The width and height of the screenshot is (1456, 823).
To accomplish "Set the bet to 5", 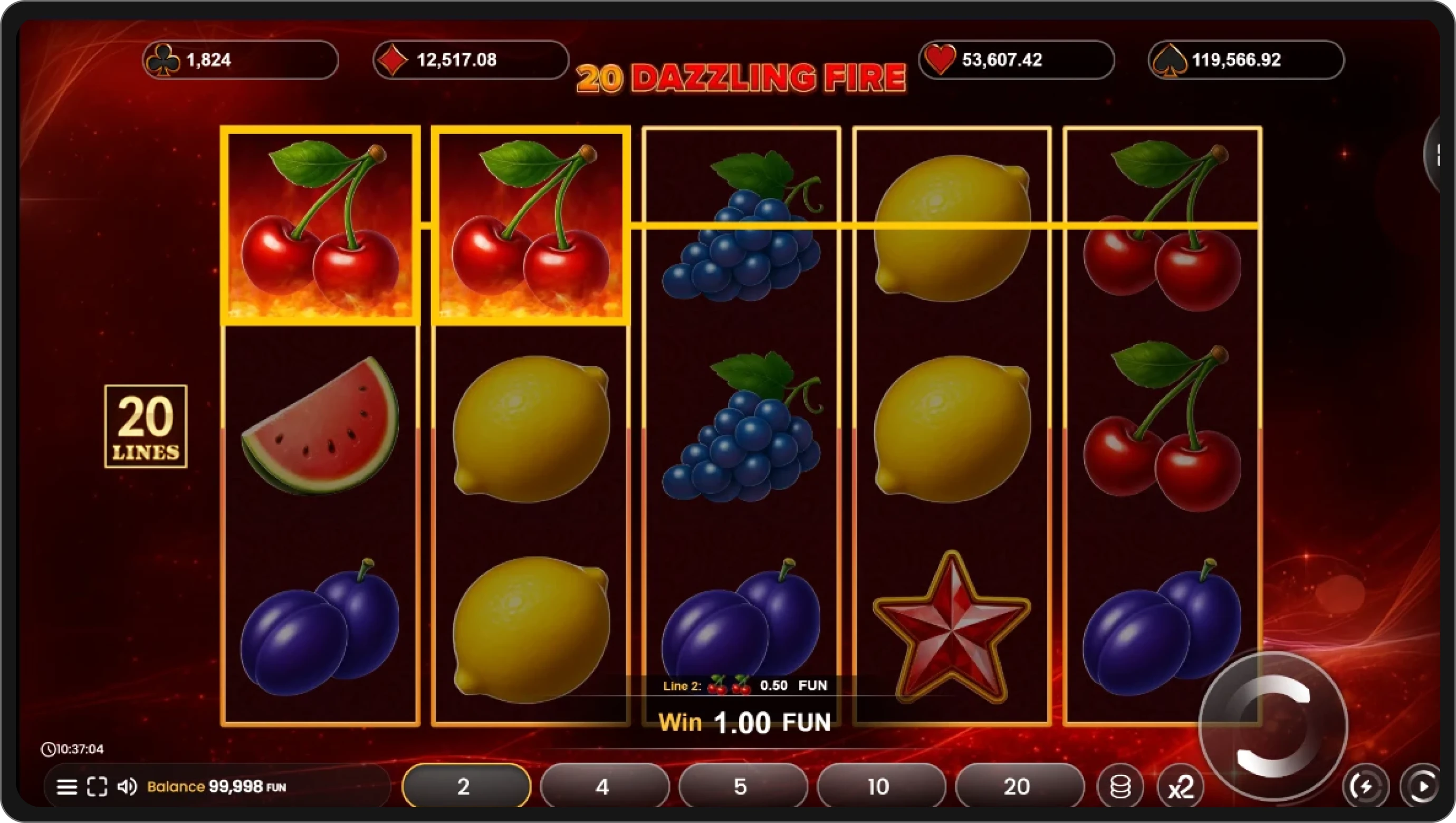I will (742, 786).
